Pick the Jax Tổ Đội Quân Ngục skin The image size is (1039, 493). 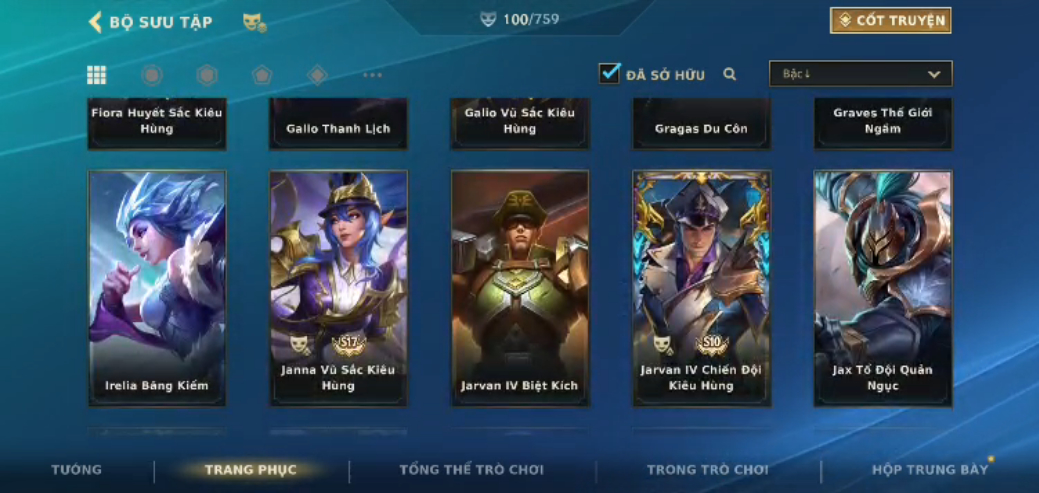883,288
